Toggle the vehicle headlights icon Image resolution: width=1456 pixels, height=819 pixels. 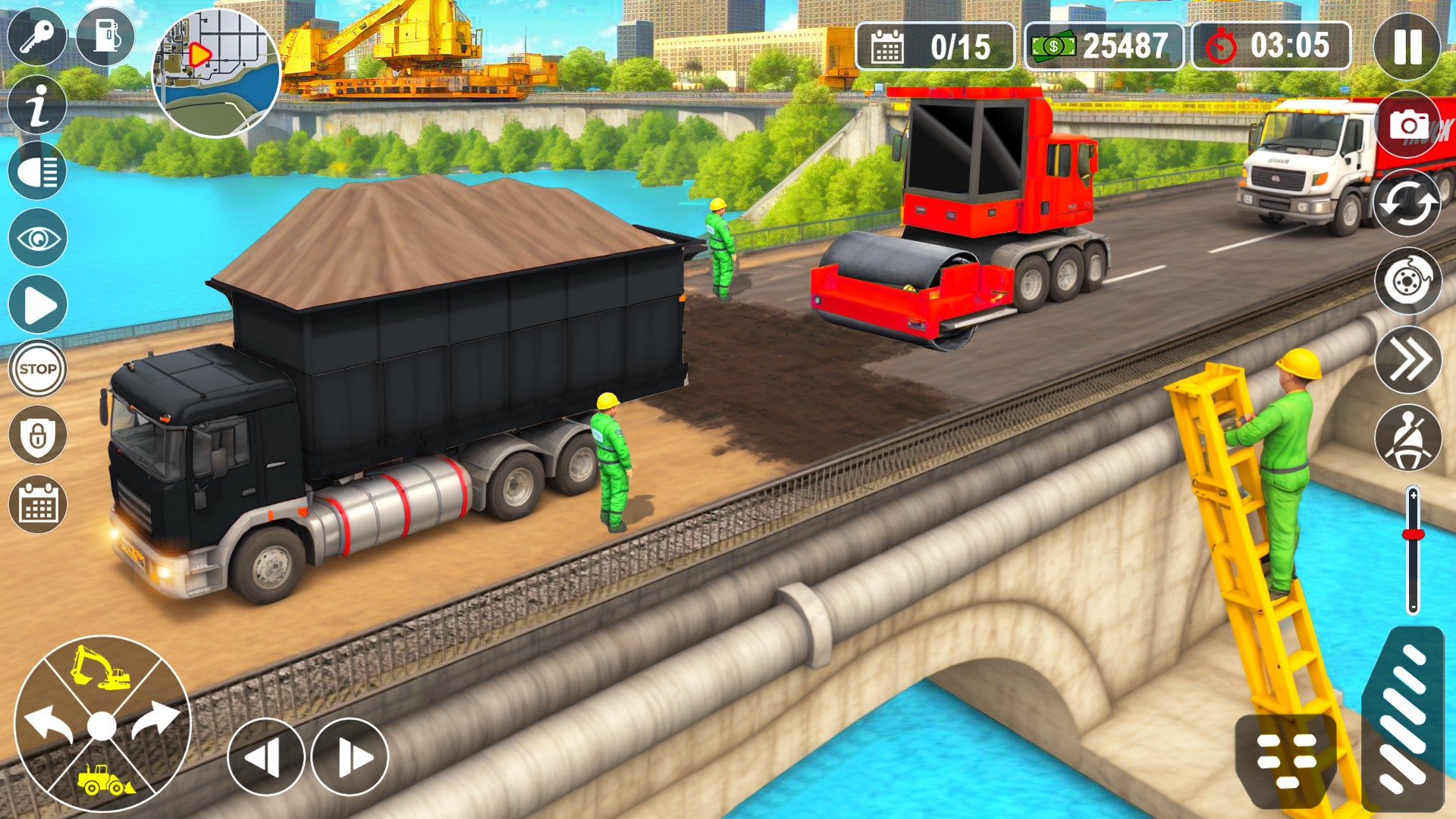point(36,170)
